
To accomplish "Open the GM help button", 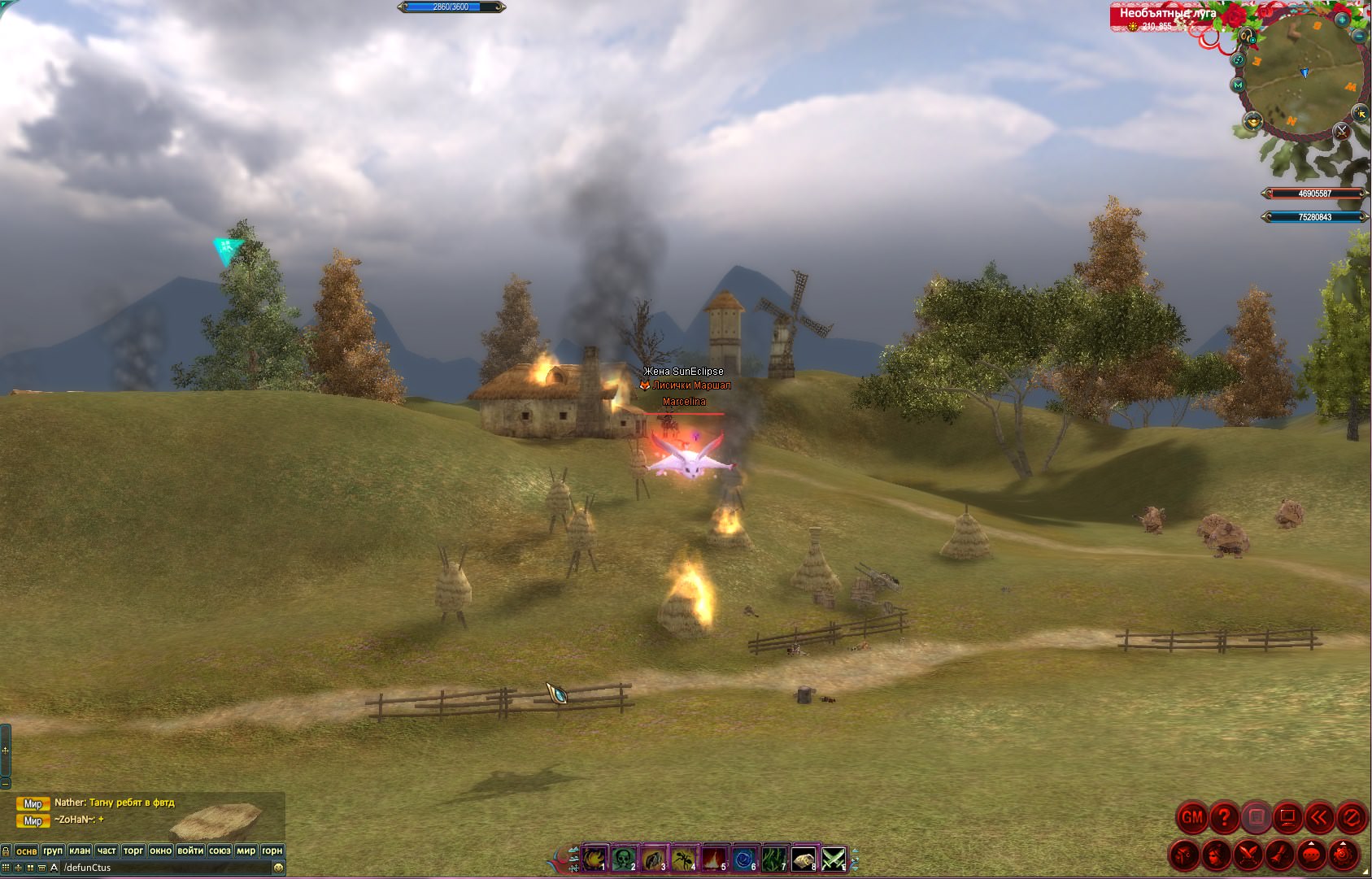I will pos(1191,817).
